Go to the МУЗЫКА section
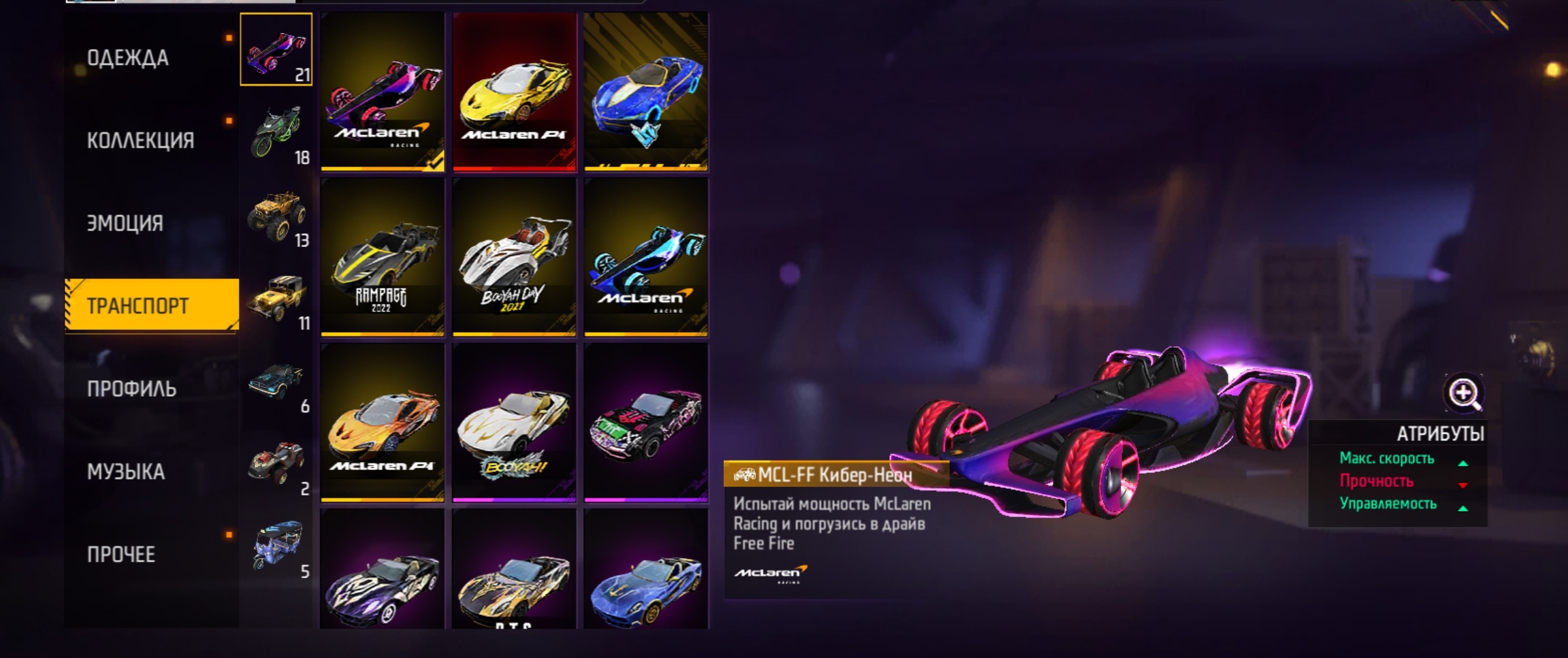This screenshot has height=658, width=1568. [125, 472]
